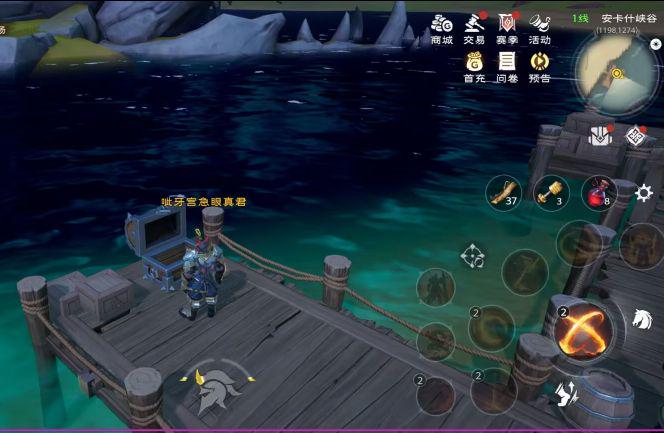Watch the 预告 preview
The image size is (664, 433).
tap(540, 66)
